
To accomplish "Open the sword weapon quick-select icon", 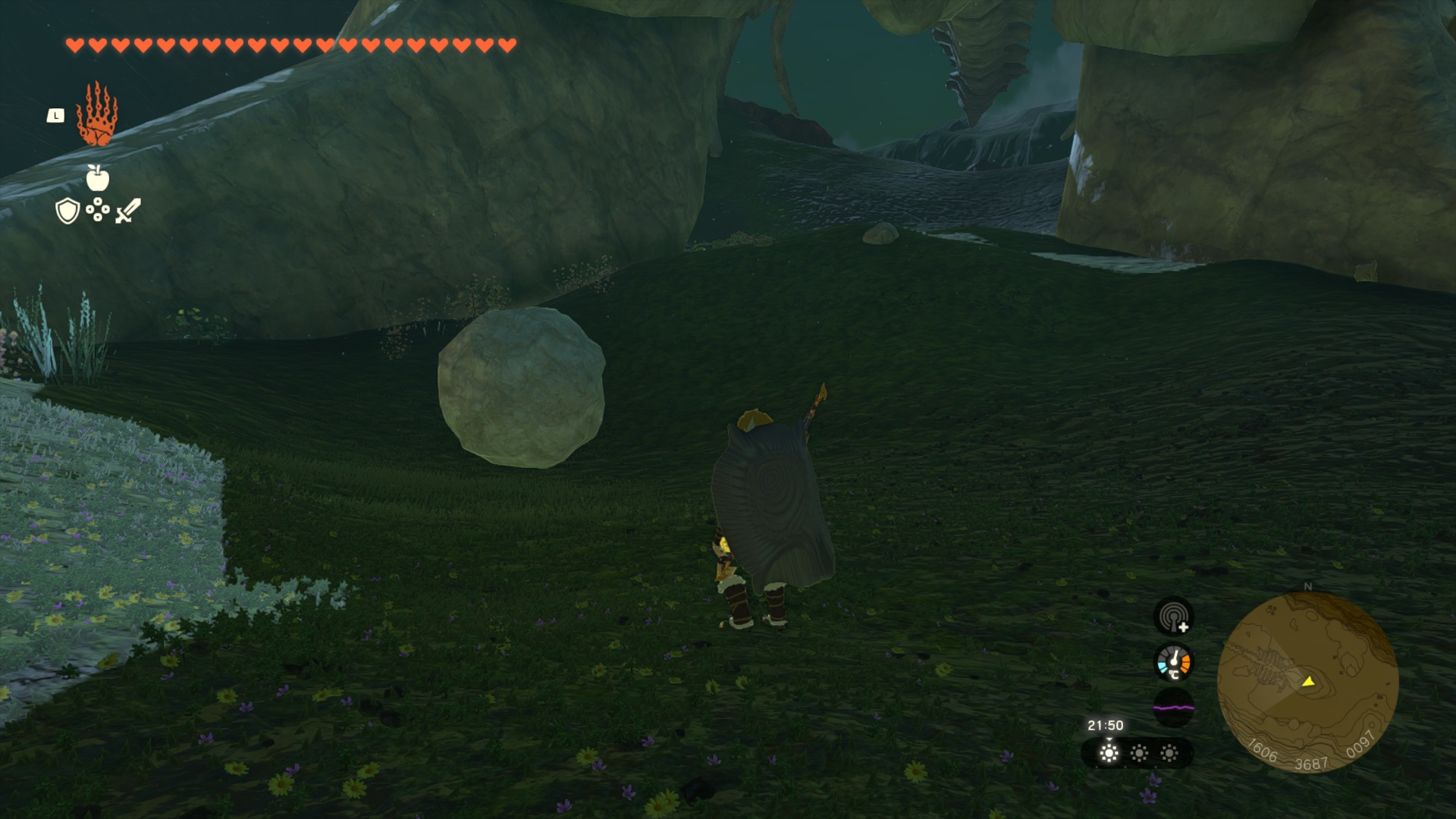I will (x=128, y=211).
